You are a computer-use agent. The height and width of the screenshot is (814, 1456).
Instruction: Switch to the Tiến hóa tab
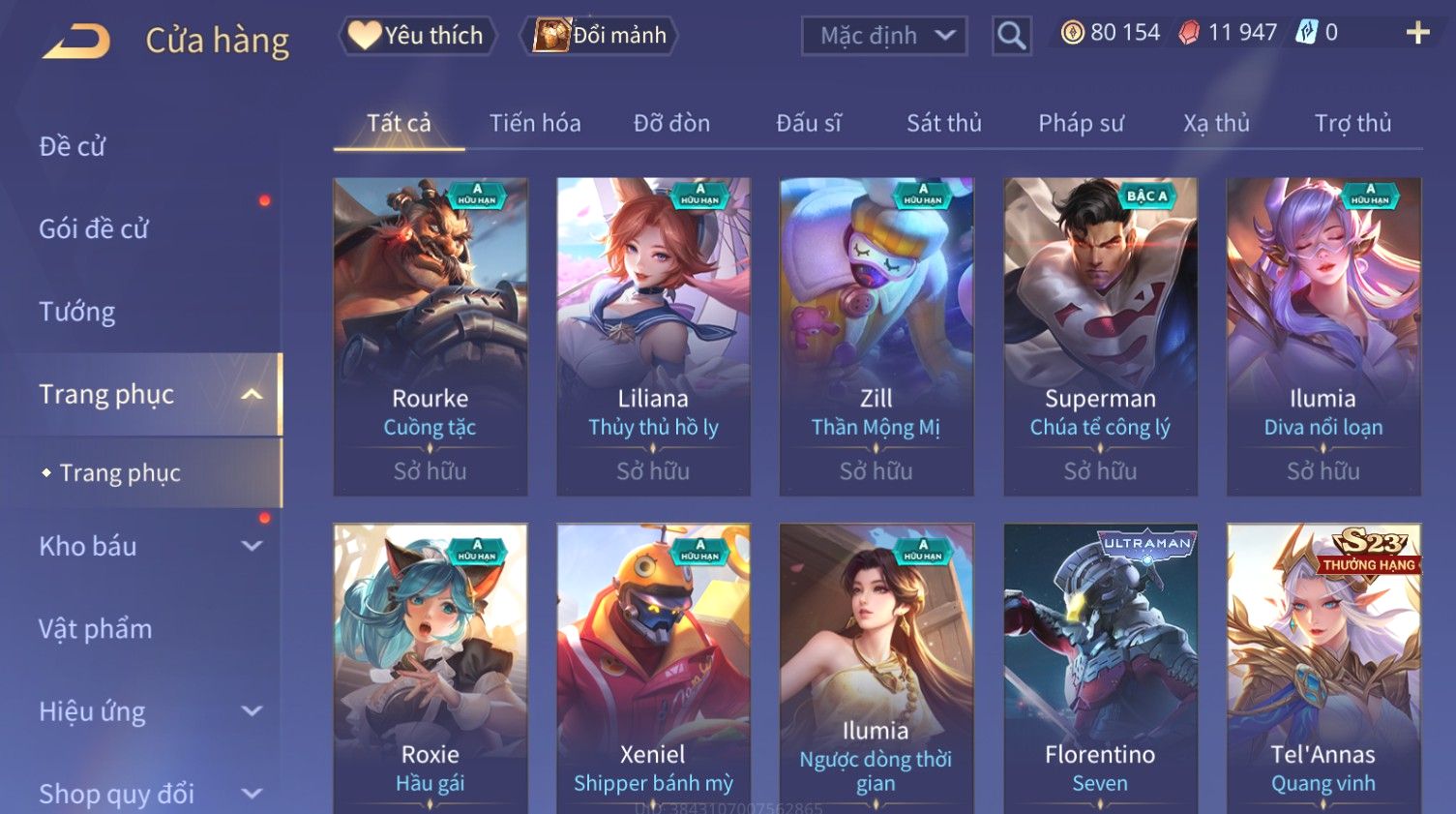(x=535, y=124)
